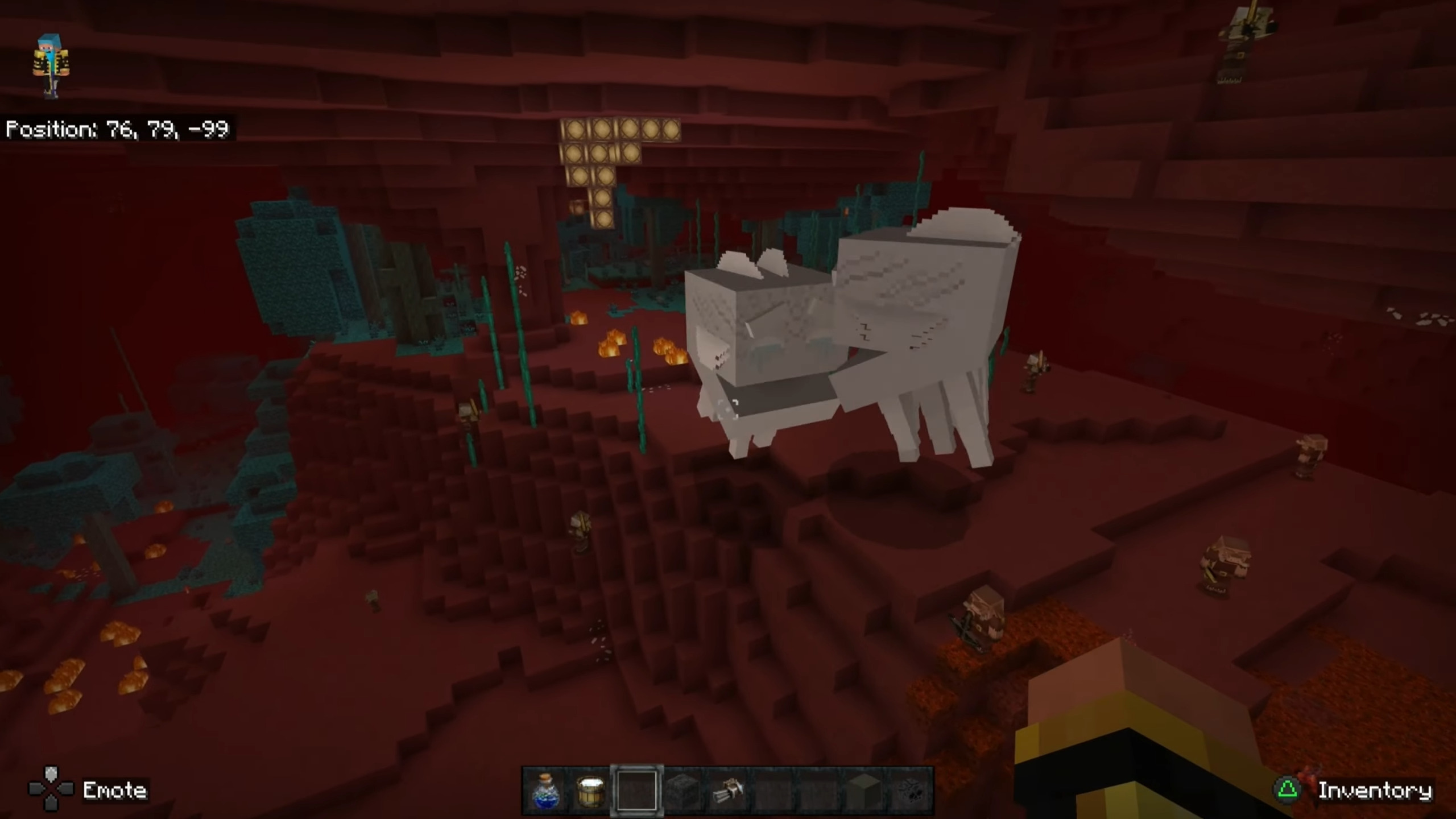Viewport: 1456px width, 819px height.
Task: Pick the olive-gray block hotbar slot
Action: coord(864,791)
